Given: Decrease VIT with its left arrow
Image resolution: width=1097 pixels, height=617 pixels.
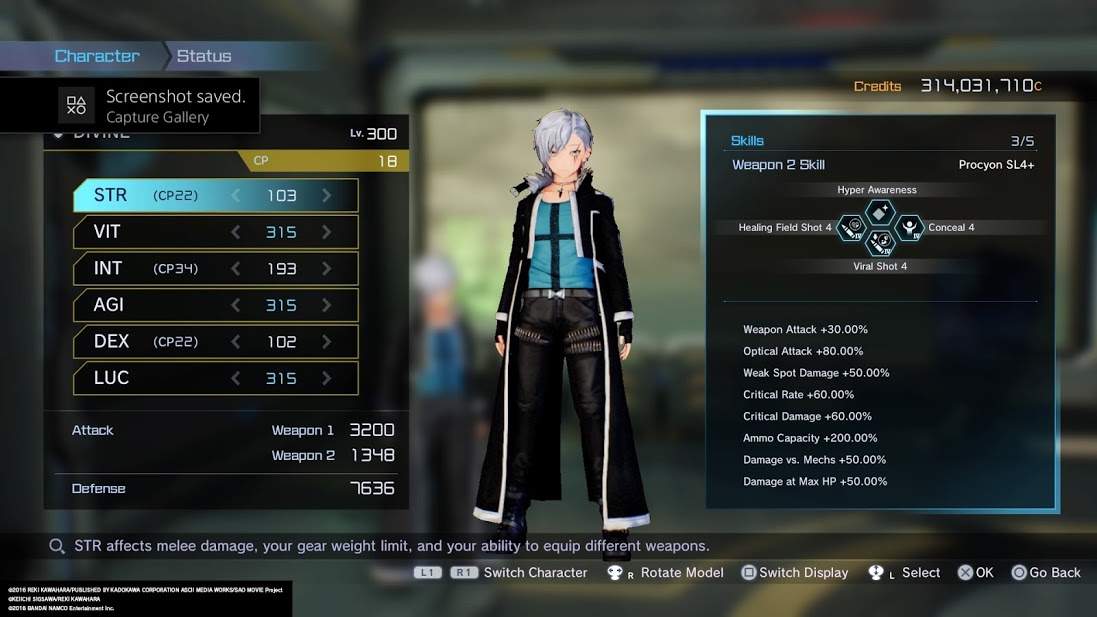Looking at the screenshot, I should coord(236,232).
